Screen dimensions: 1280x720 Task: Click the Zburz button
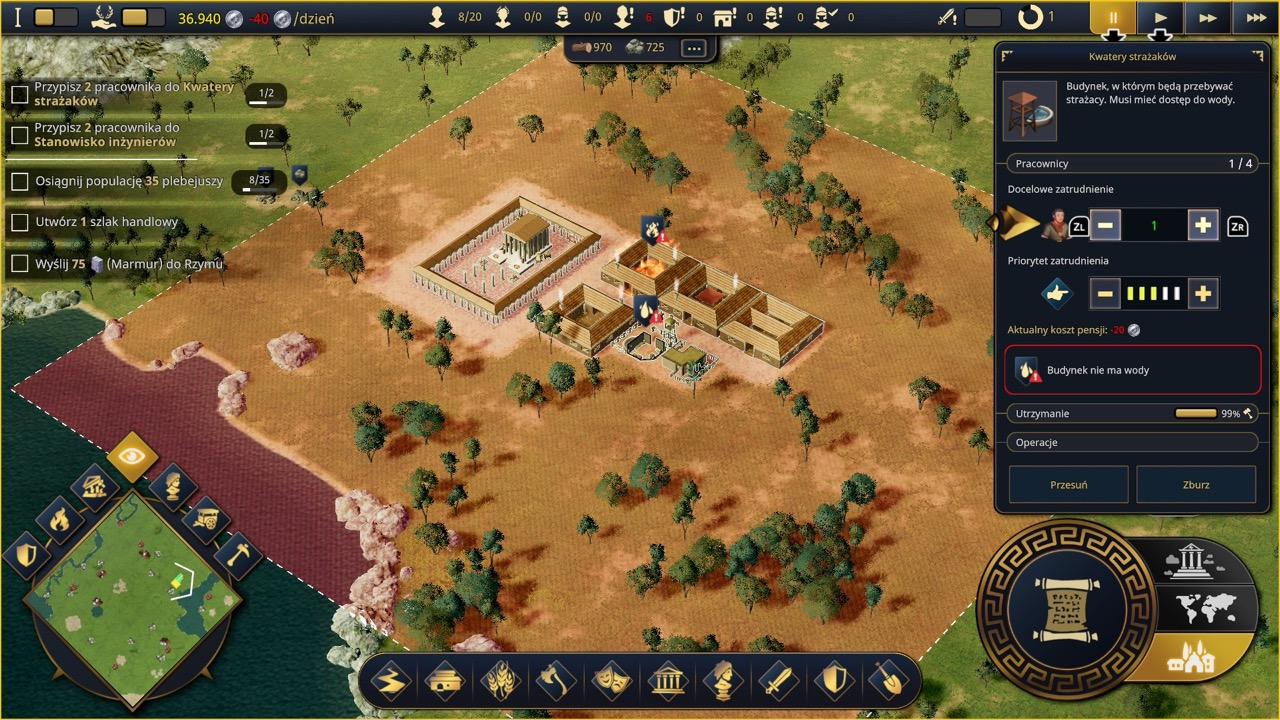[x=1196, y=485]
